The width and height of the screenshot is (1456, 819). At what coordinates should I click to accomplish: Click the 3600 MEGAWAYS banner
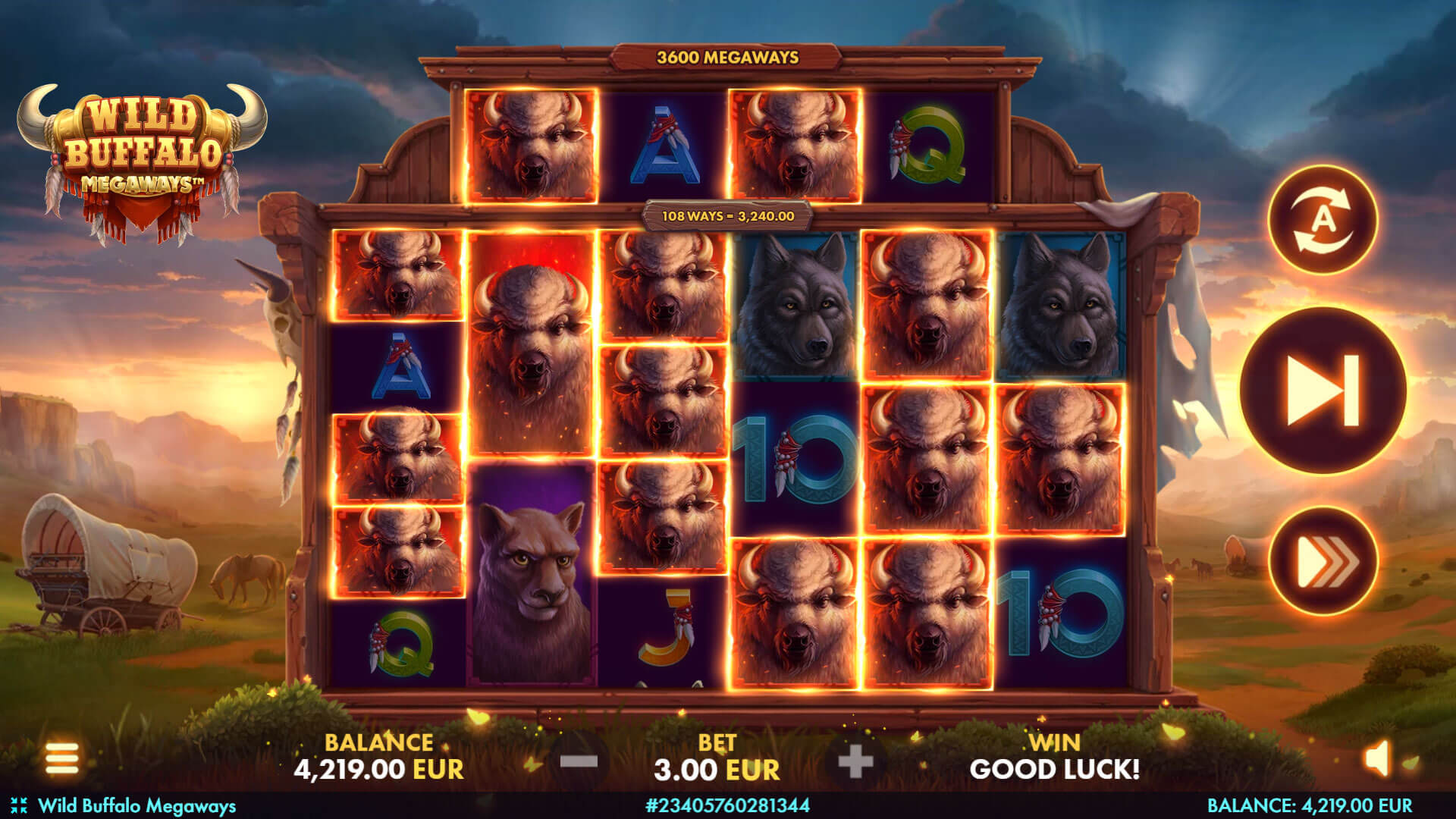pos(730,56)
